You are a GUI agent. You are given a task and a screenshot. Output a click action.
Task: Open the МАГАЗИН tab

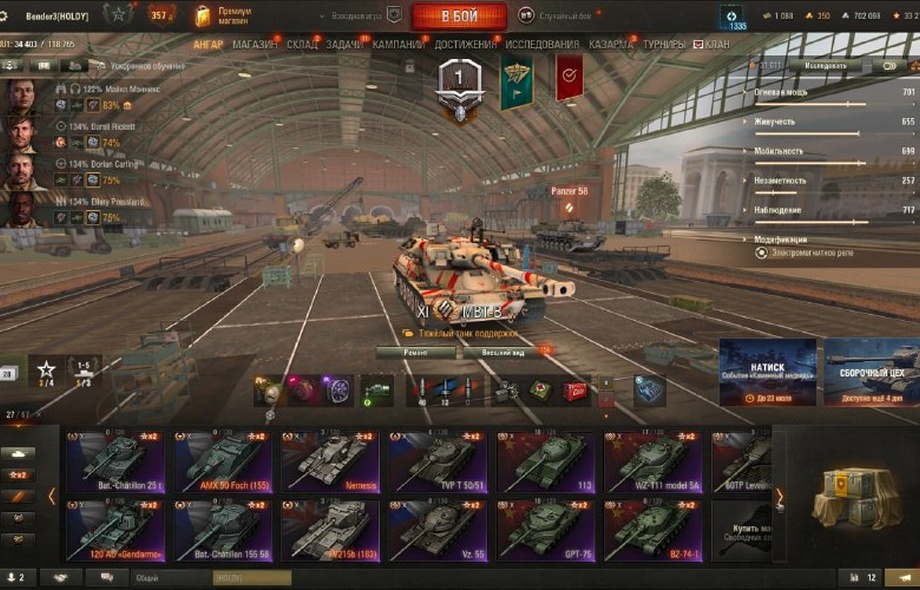pyautogui.click(x=256, y=45)
